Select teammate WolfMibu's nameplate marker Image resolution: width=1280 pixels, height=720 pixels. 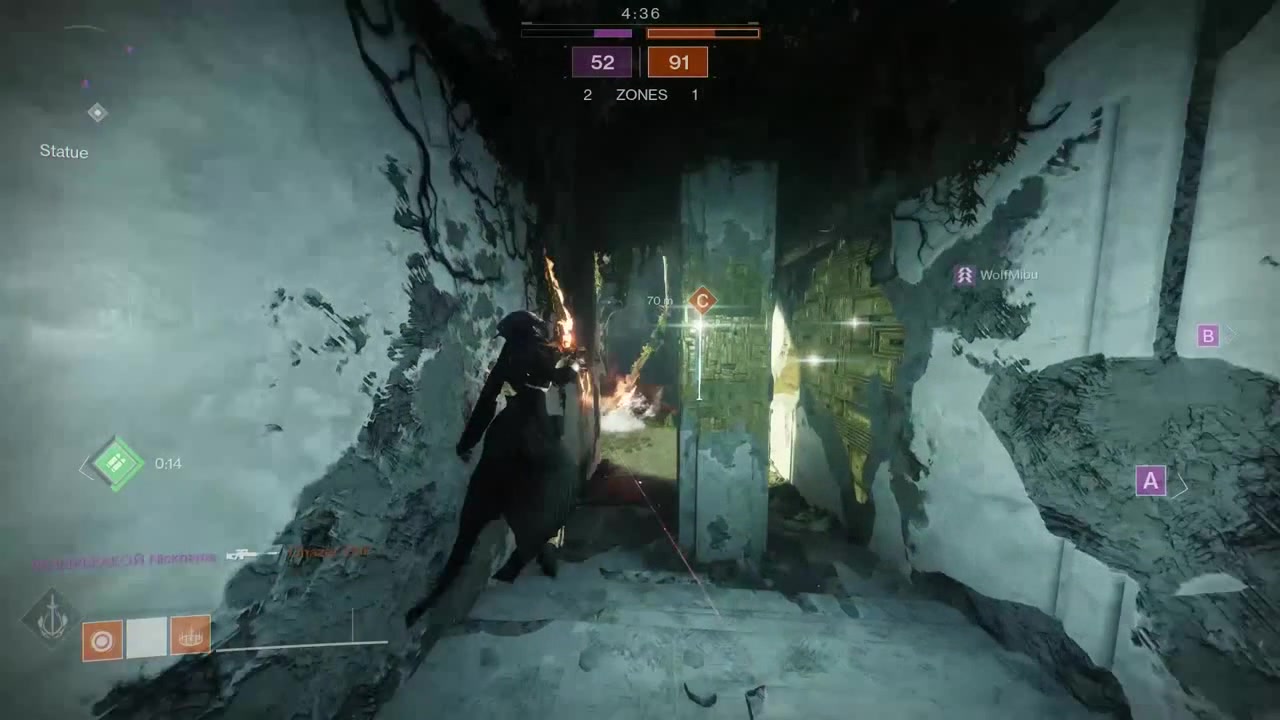[965, 275]
